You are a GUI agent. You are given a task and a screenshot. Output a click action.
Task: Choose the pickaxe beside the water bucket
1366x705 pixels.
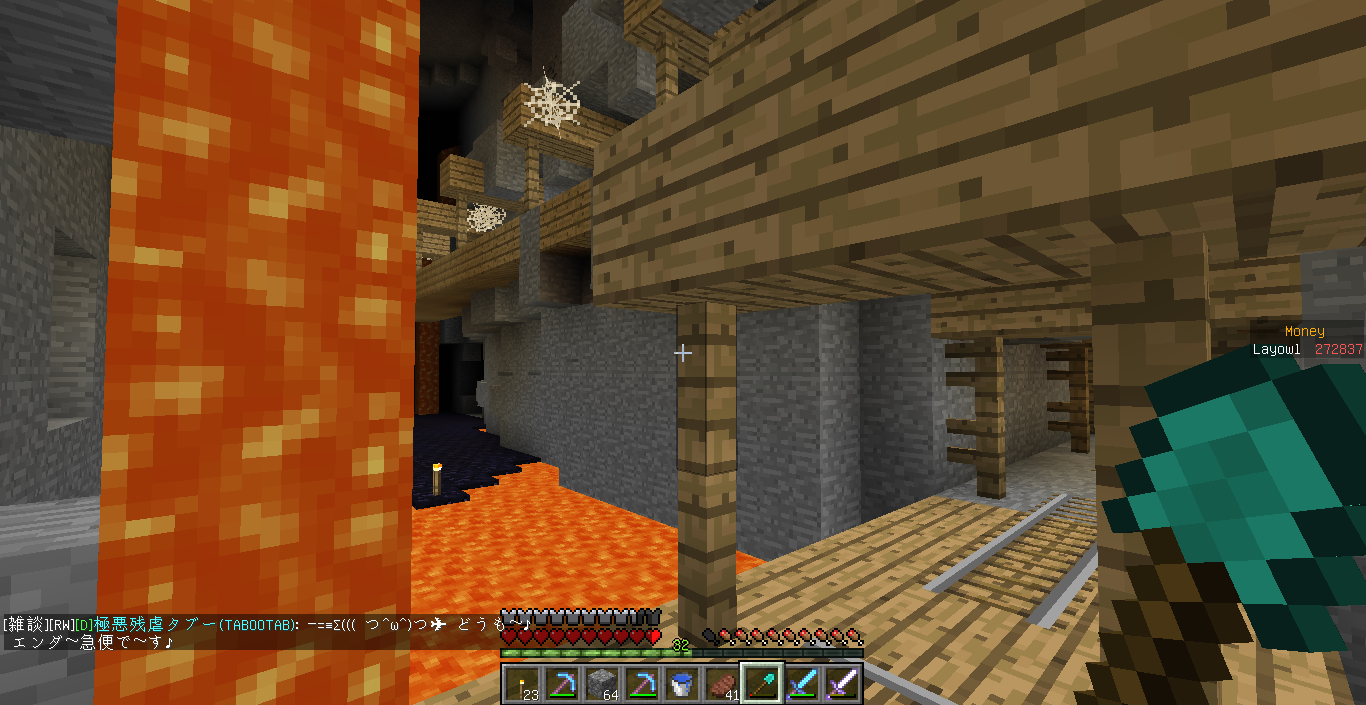[640, 684]
